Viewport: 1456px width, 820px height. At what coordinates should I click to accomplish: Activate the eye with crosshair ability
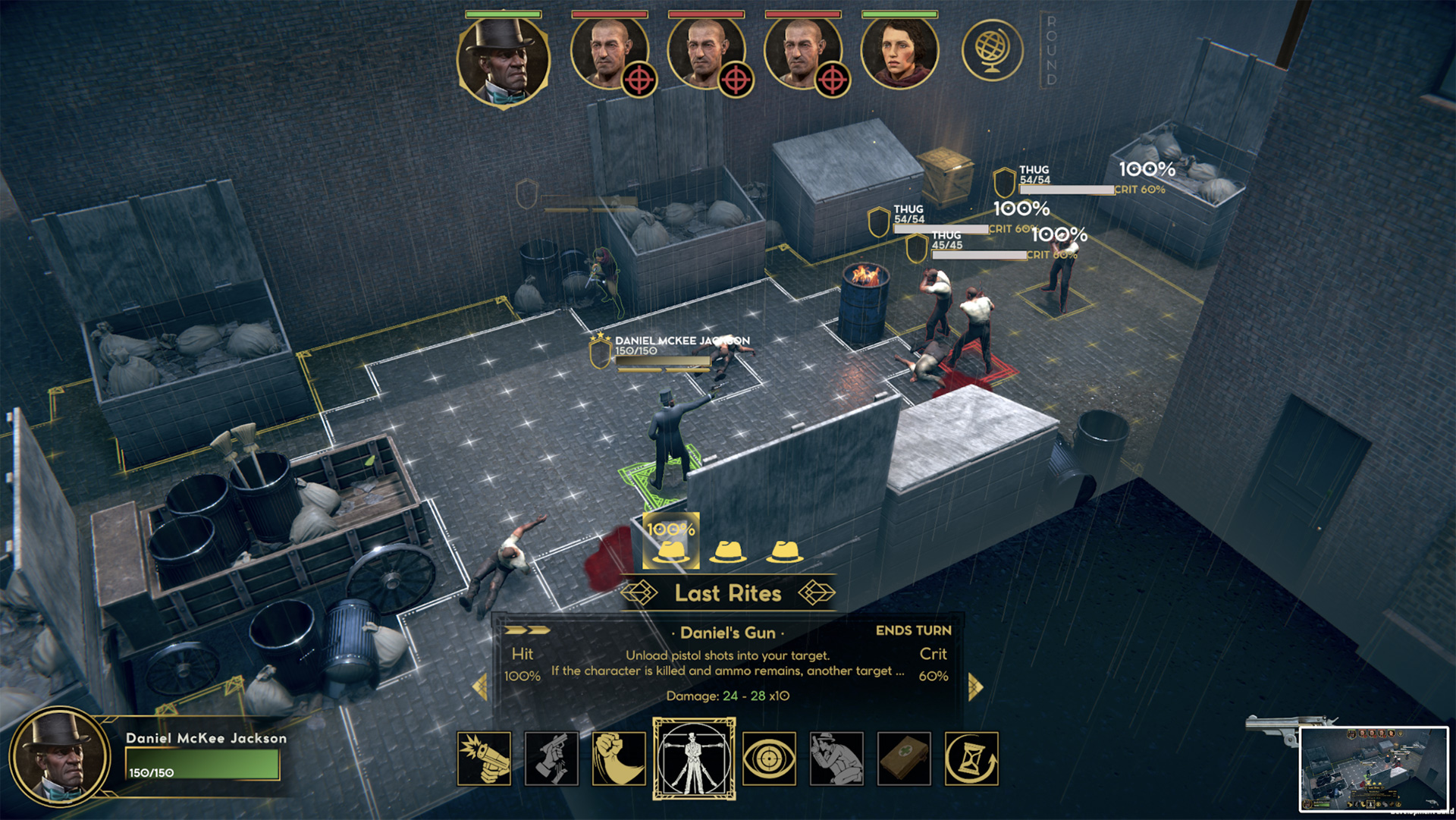[769, 758]
